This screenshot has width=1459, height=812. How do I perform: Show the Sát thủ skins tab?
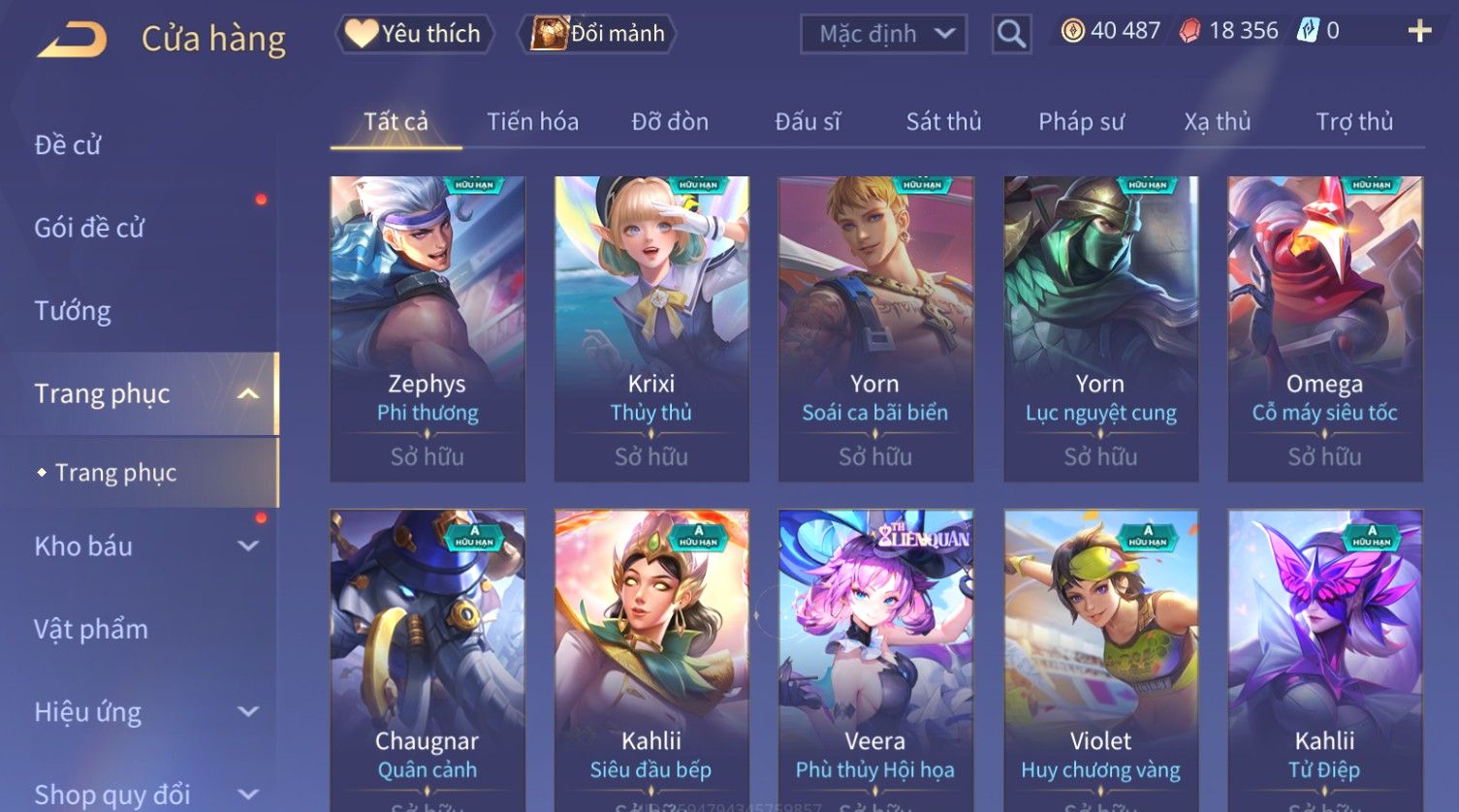click(943, 122)
